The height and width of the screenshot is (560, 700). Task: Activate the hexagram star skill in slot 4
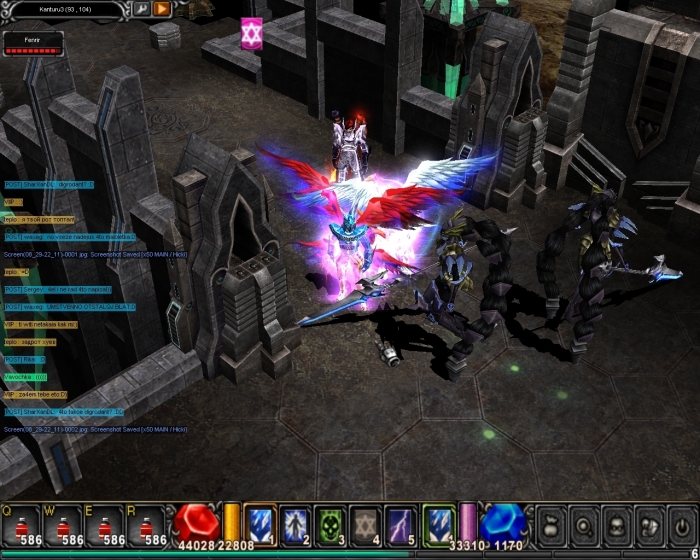365,522
